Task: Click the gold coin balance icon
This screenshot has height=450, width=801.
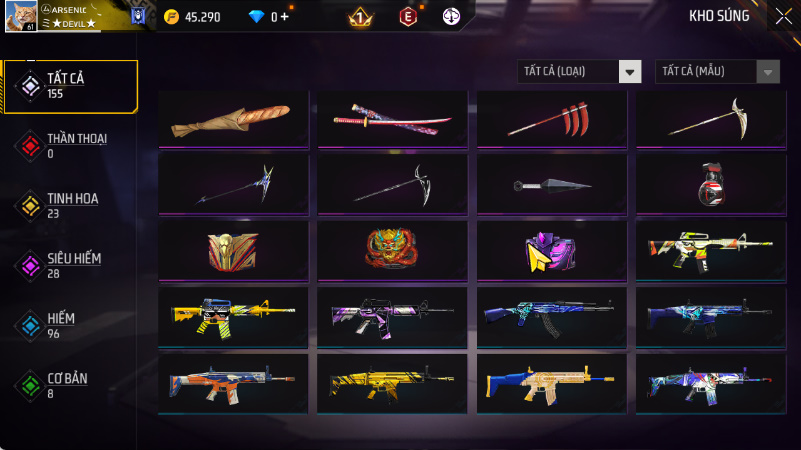Action: point(171,16)
